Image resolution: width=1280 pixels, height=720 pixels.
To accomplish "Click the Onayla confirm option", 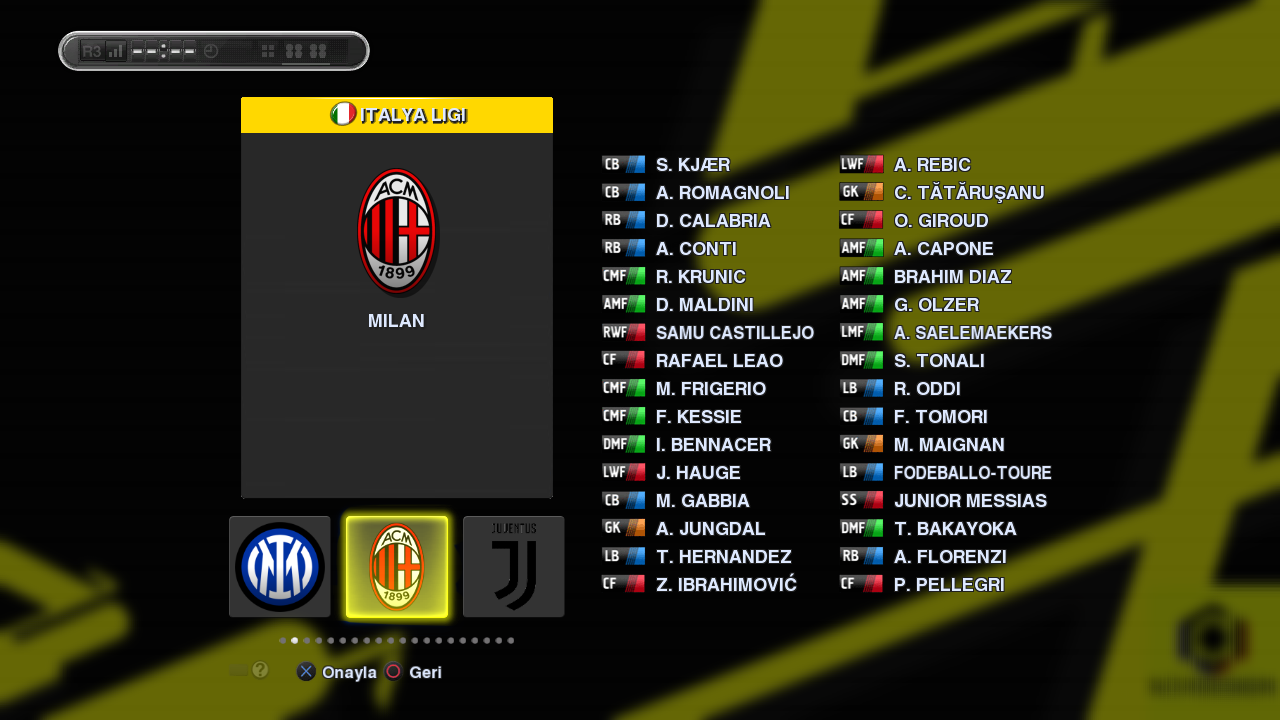I will (x=348, y=672).
